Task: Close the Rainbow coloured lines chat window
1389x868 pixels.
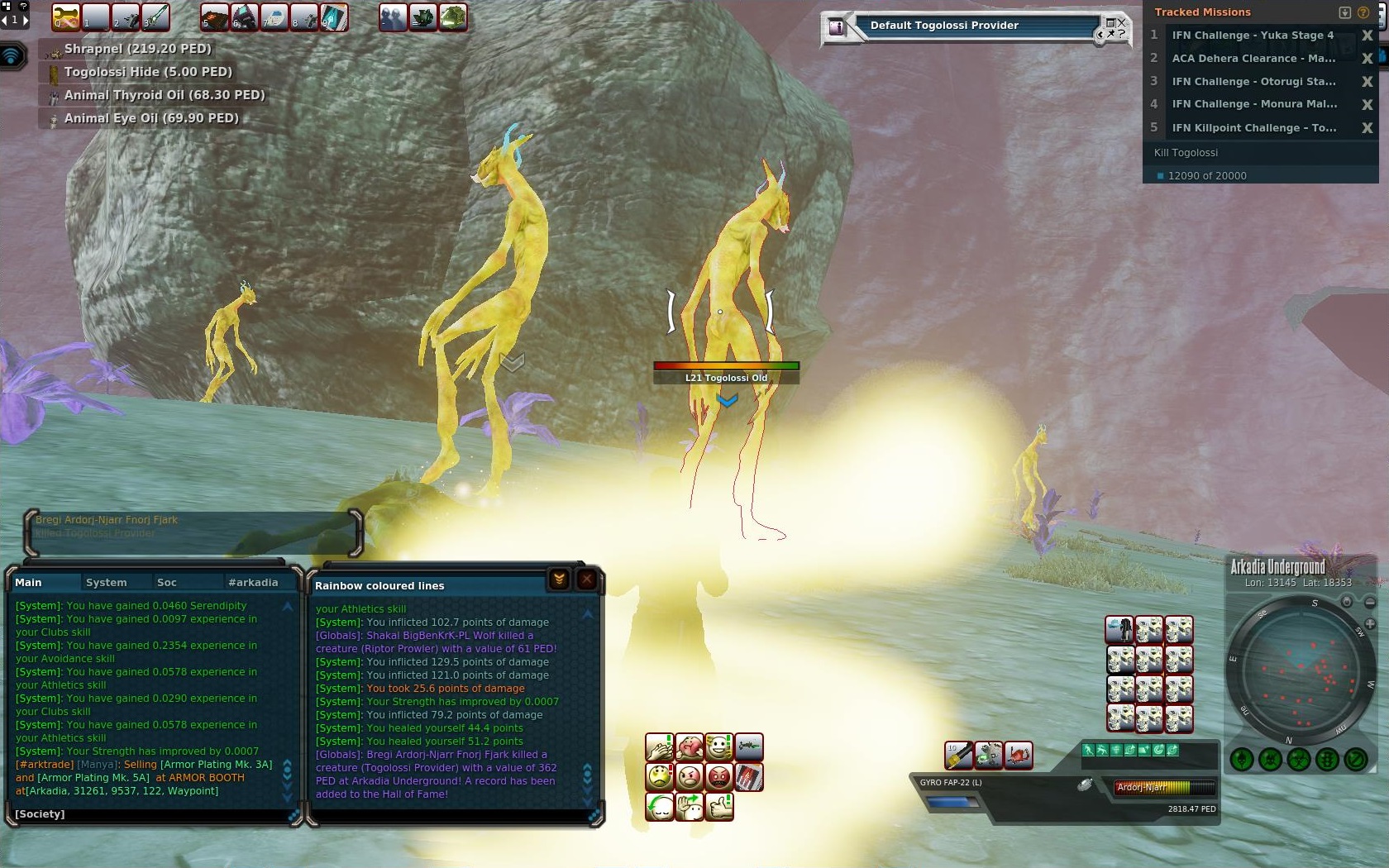Action: 586,579
